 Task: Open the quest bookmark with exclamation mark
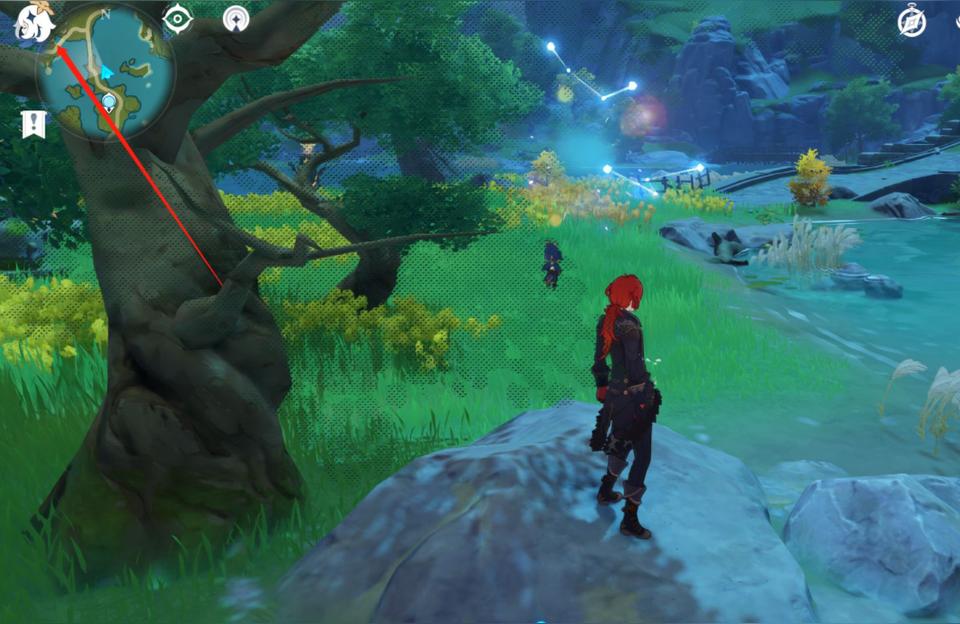33,124
